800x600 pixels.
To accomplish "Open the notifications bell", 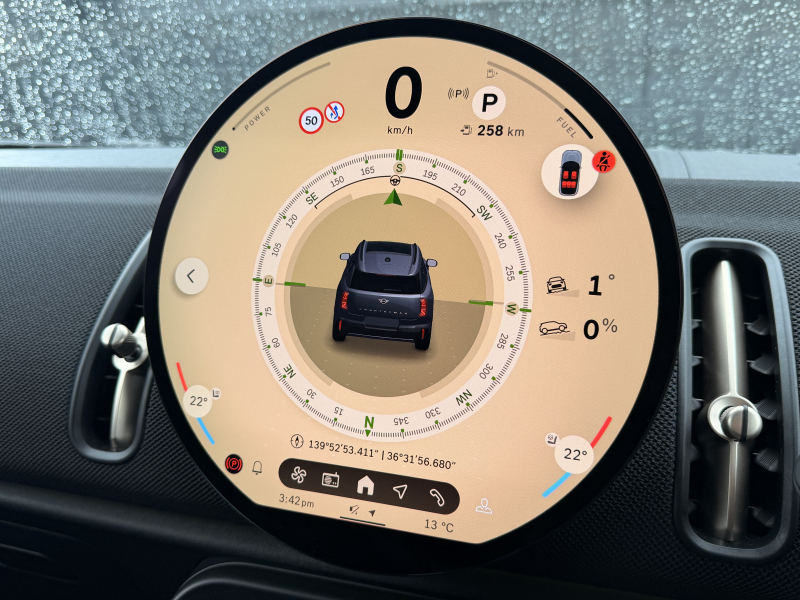I will (x=257, y=468).
